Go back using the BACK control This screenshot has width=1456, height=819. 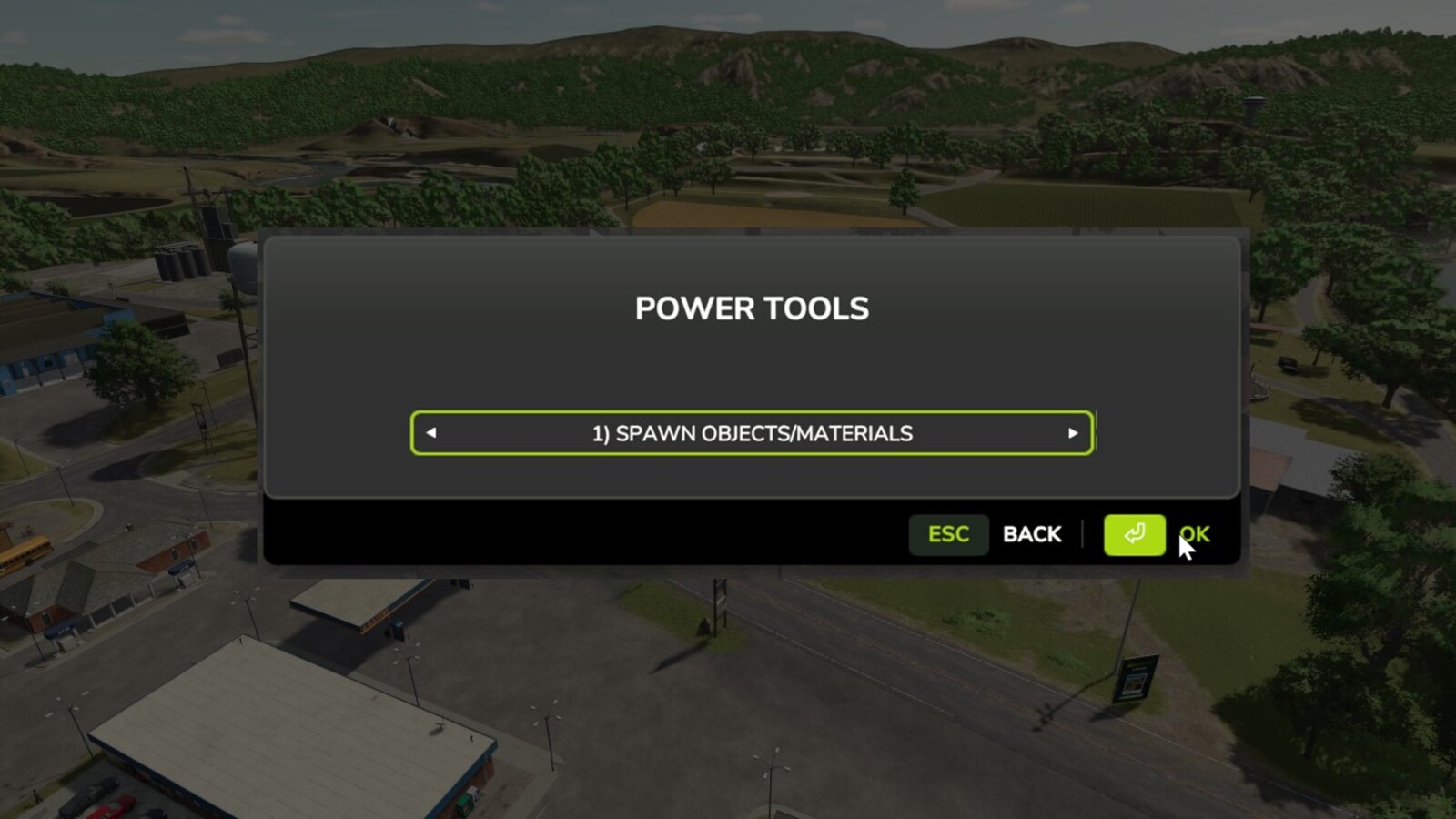(x=1032, y=534)
